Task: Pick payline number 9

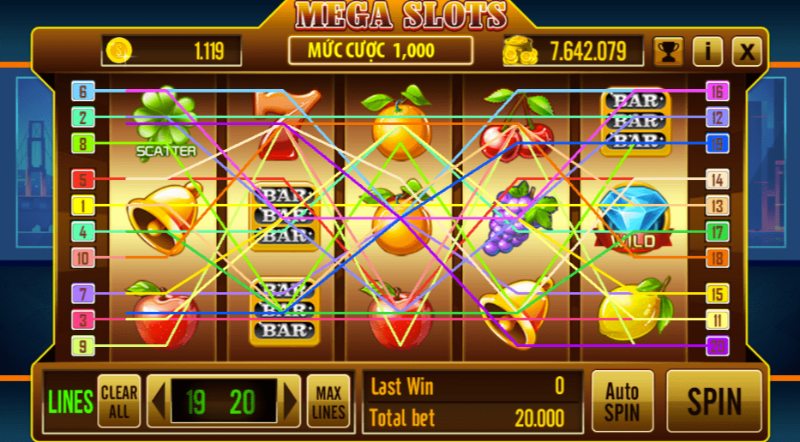Action: coord(83,346)
